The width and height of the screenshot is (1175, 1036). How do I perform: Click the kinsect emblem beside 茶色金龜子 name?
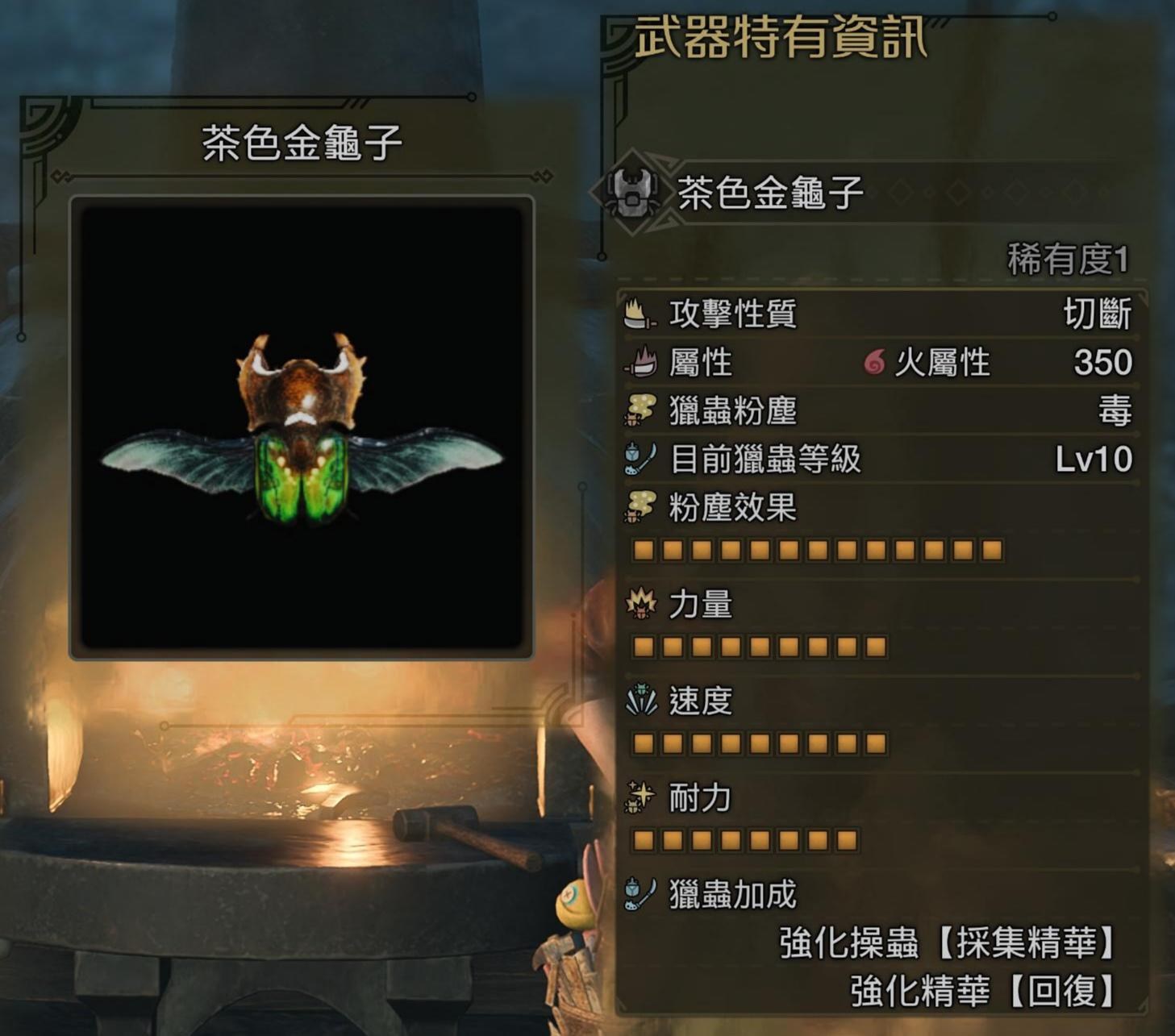[634, 191]
